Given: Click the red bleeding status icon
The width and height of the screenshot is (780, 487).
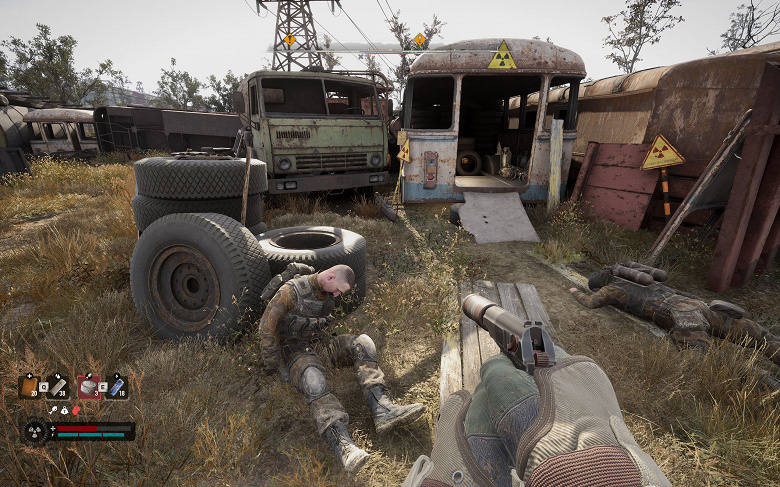Looking at the screenshot, I should 76,410.
